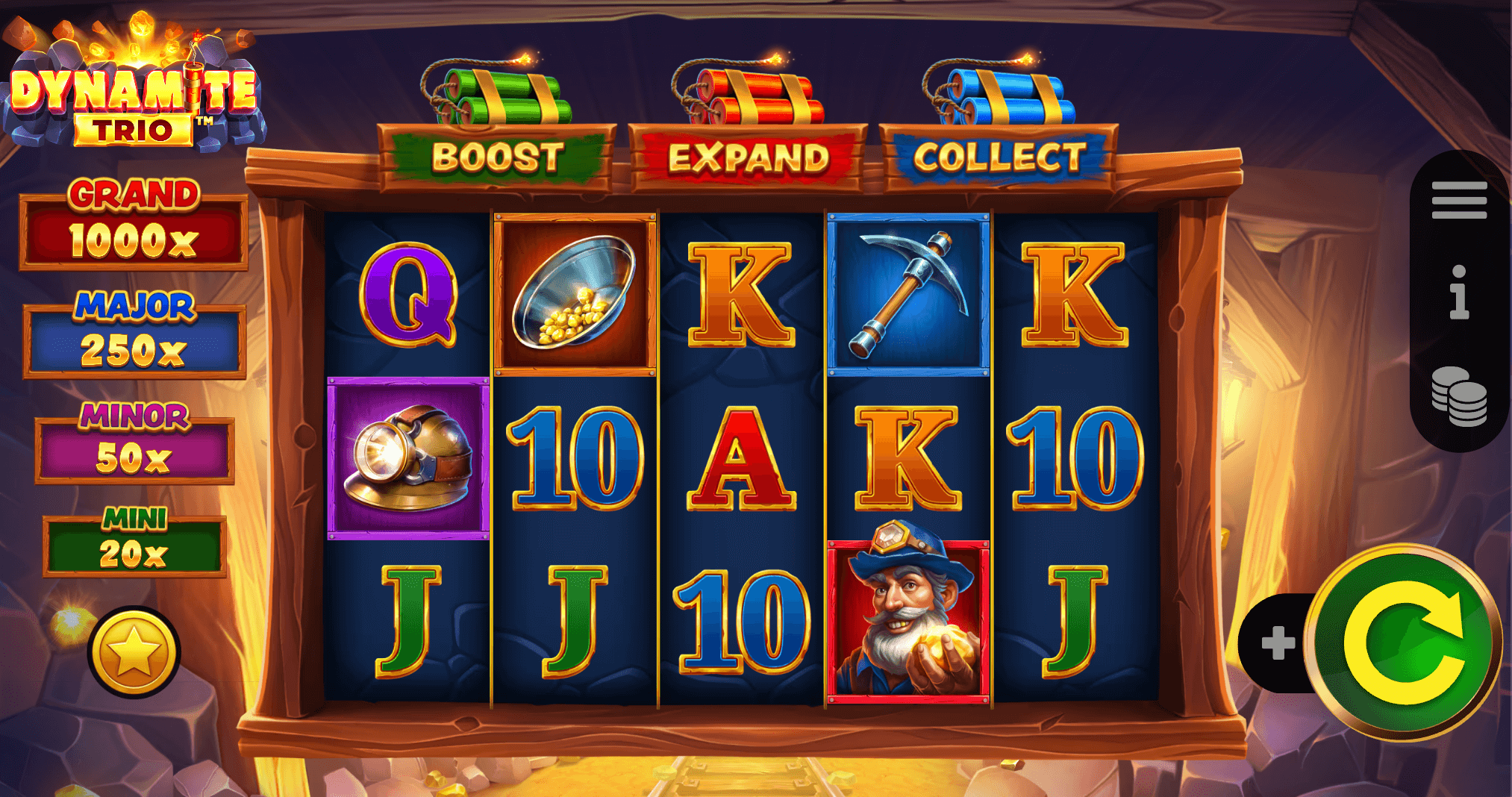Select the GRAND 1000x jackpot panel

pos(134,225)
